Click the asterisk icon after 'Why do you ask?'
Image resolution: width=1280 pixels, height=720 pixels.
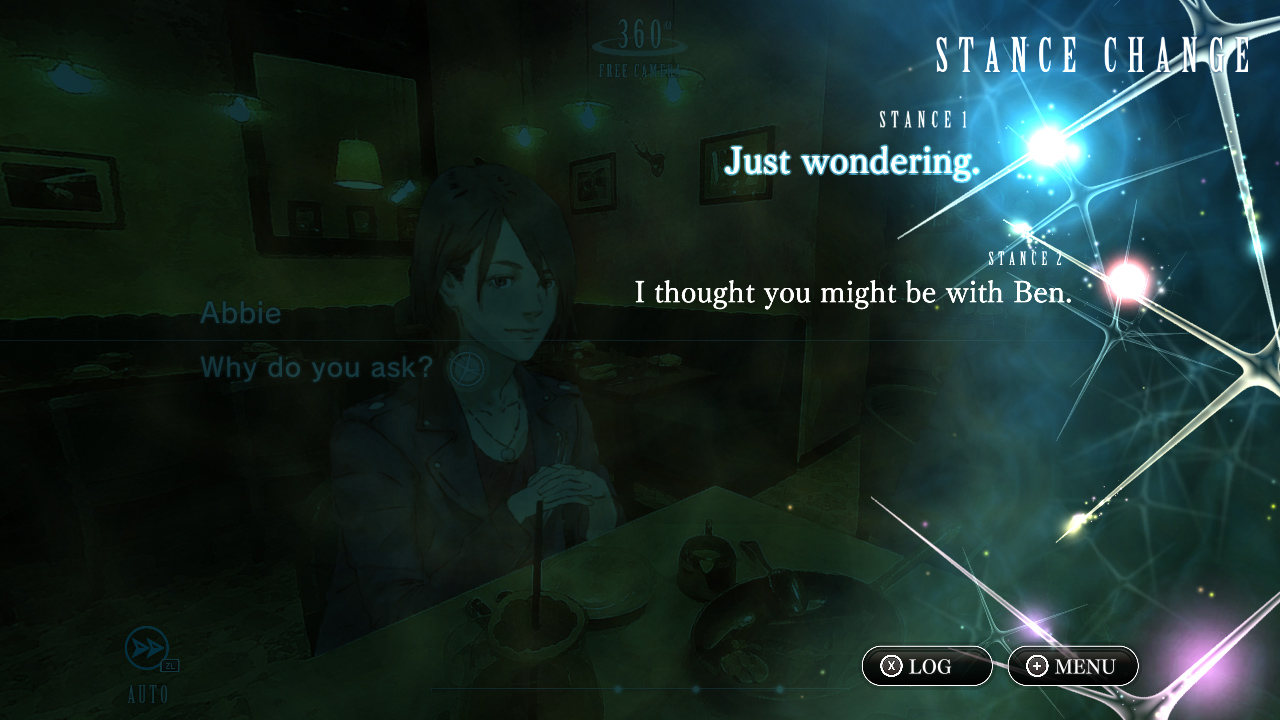pyautogui.click(x=466, y=368)
